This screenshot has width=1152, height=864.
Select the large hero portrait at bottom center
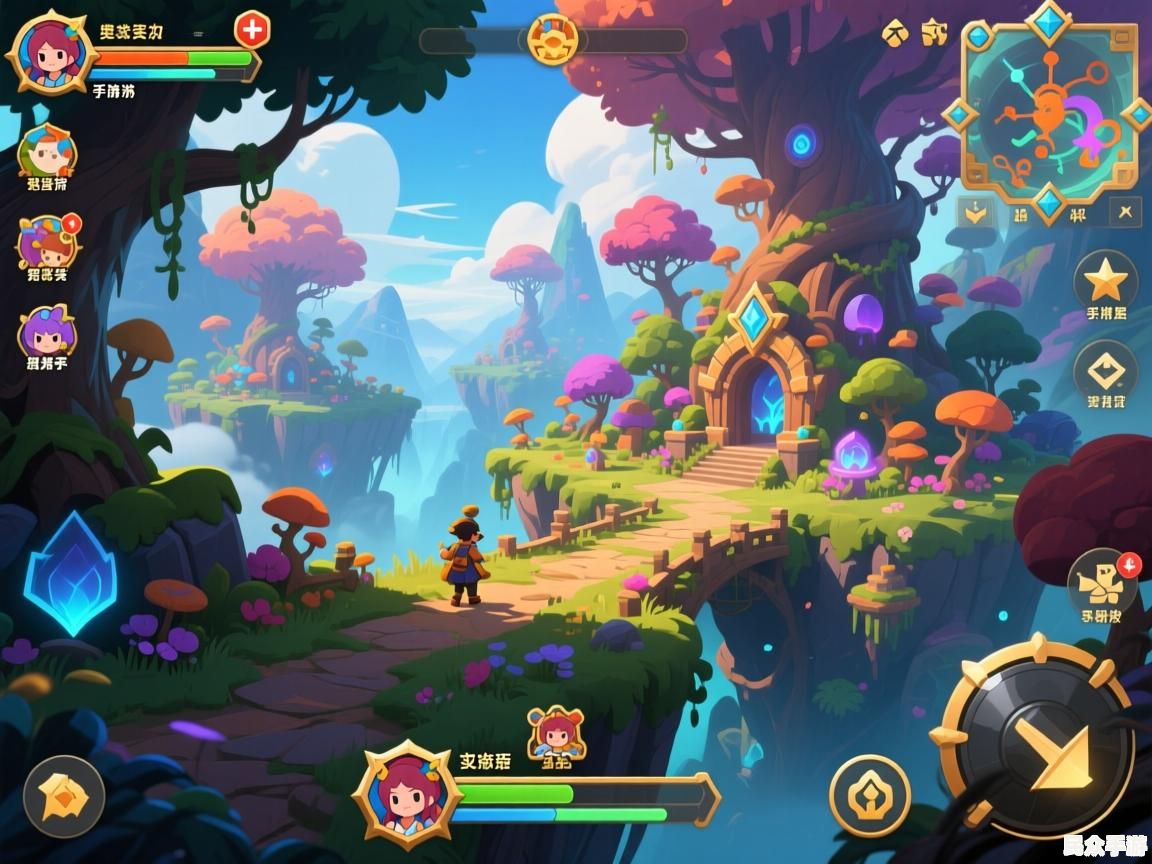coord(409,794)
